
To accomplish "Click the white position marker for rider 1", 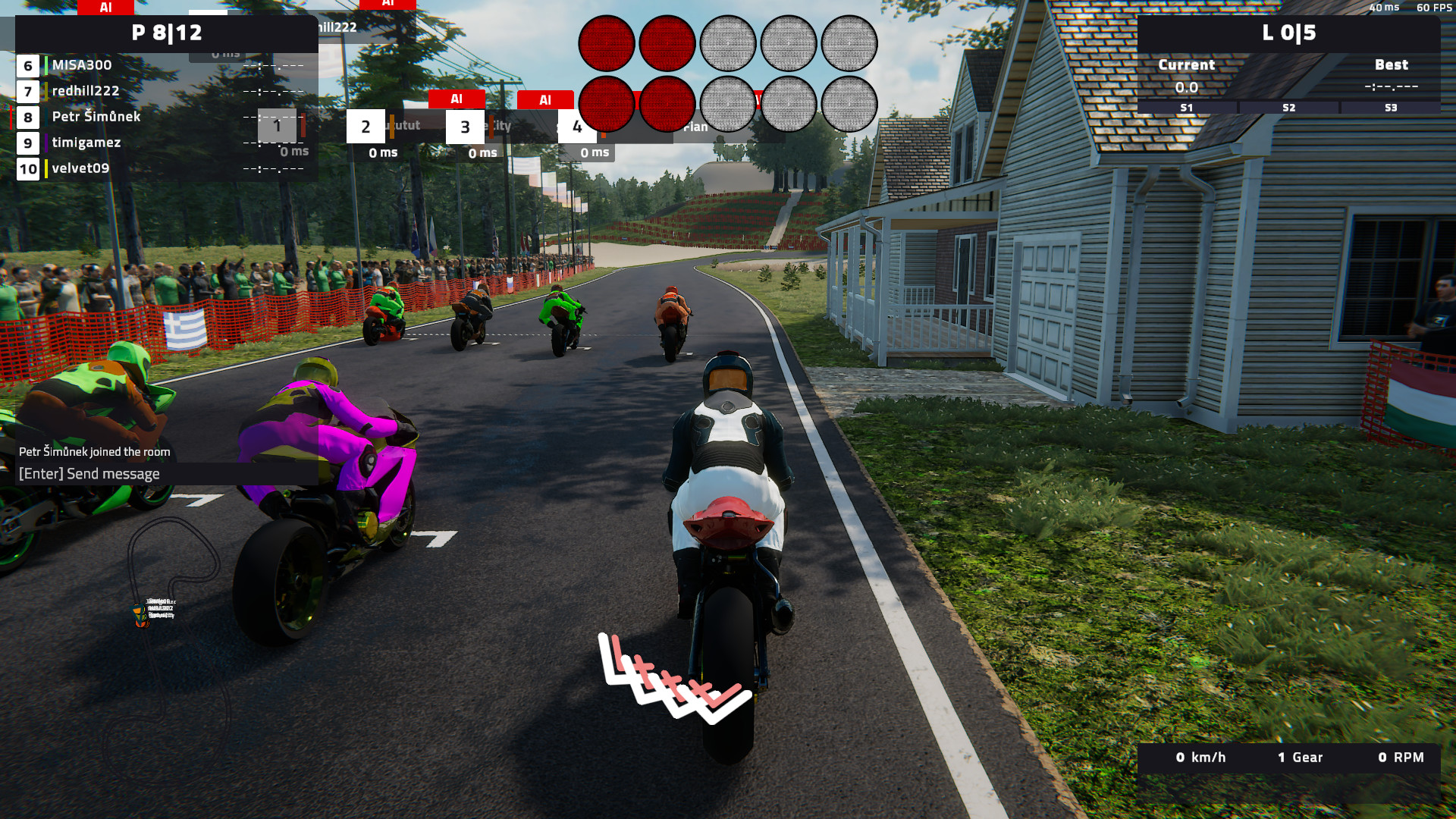I will (278, 125).
